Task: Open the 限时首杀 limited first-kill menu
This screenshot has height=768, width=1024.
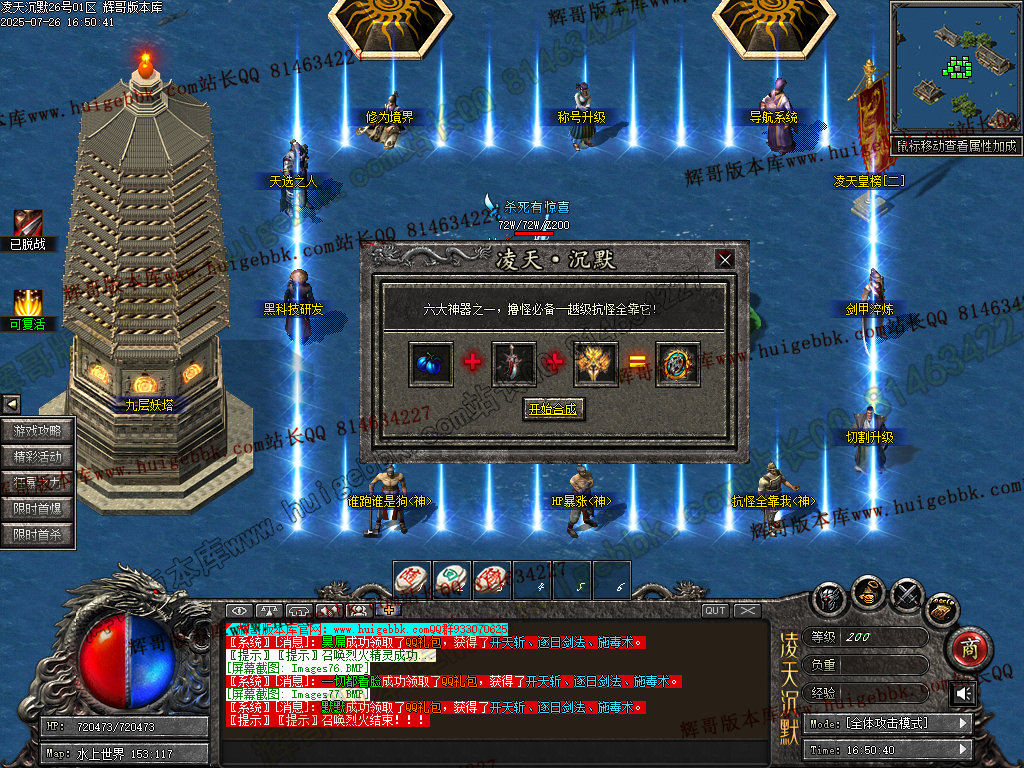Action: tap(38, 535)
